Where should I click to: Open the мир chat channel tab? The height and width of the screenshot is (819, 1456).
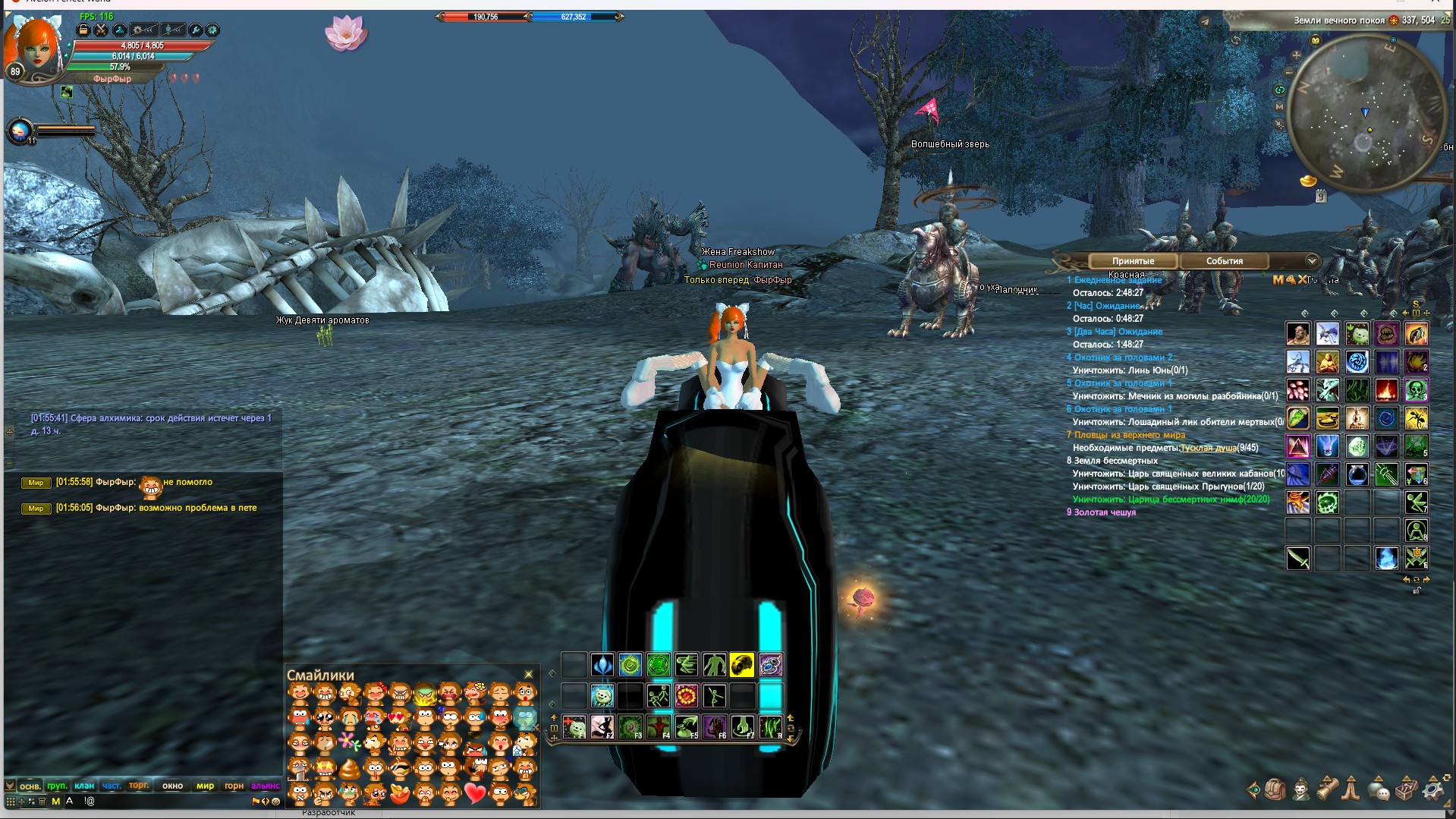click(x=205, y=786)
